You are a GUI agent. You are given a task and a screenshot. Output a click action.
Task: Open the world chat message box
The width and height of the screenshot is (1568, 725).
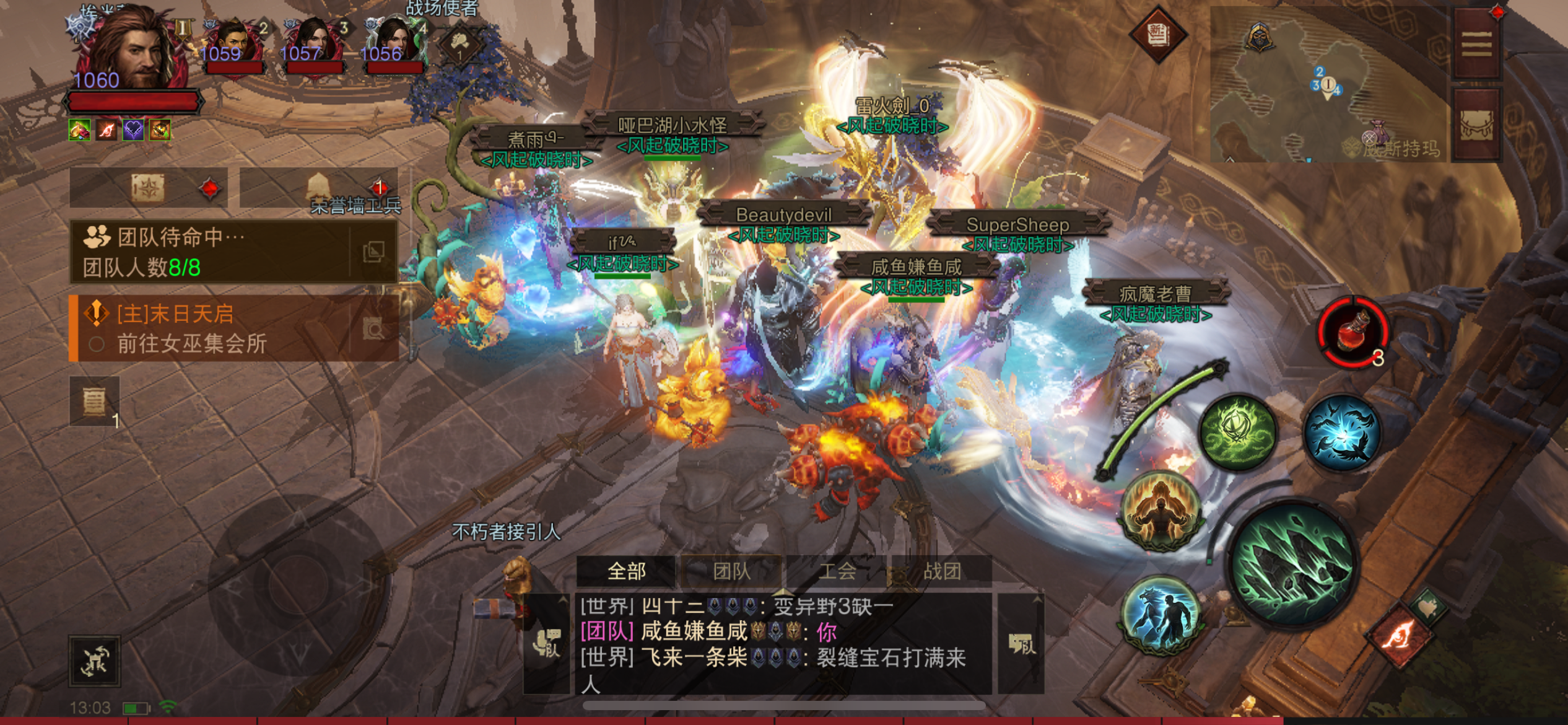pos(783,644)
